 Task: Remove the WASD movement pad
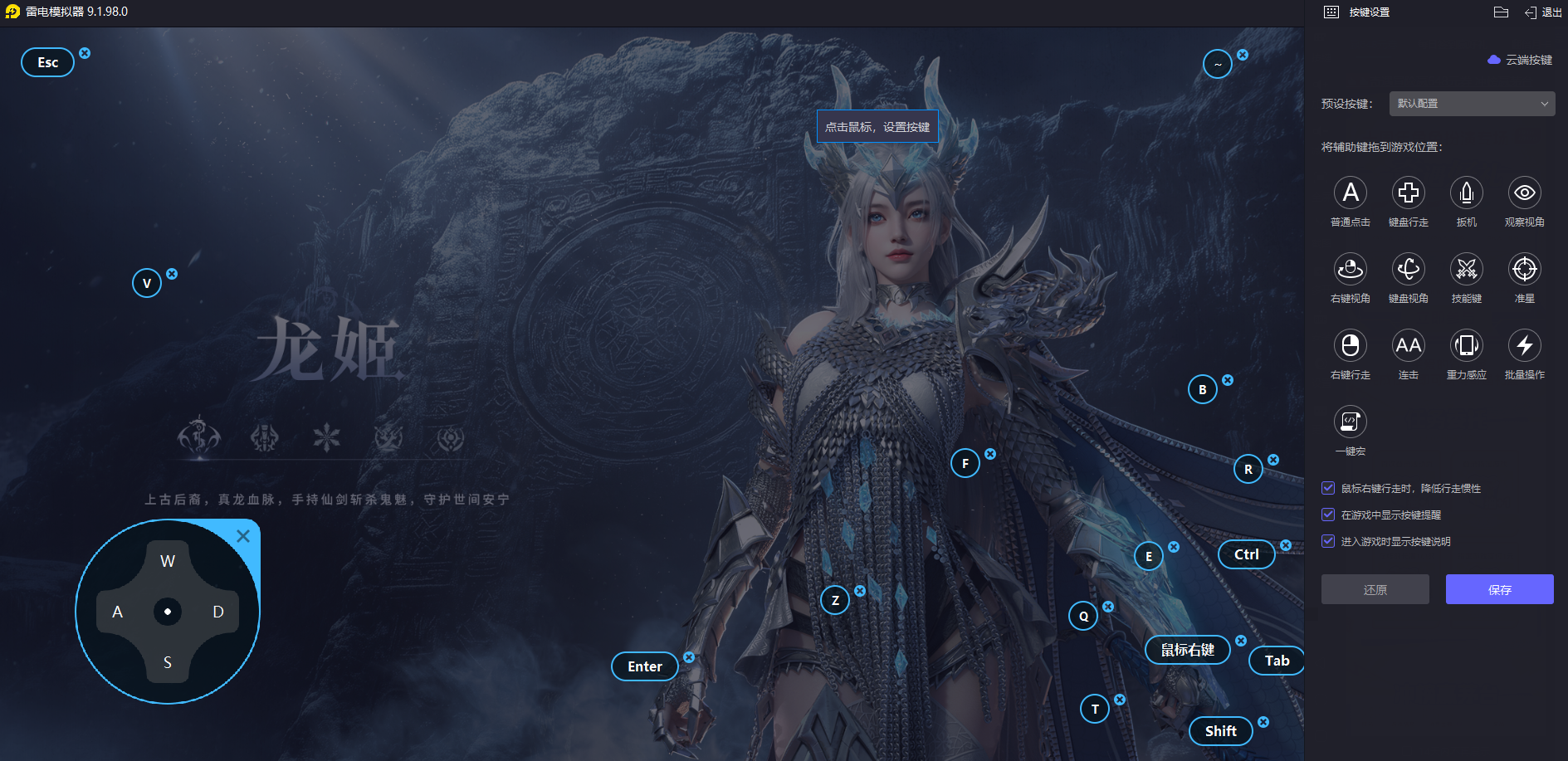pos(243,536)
